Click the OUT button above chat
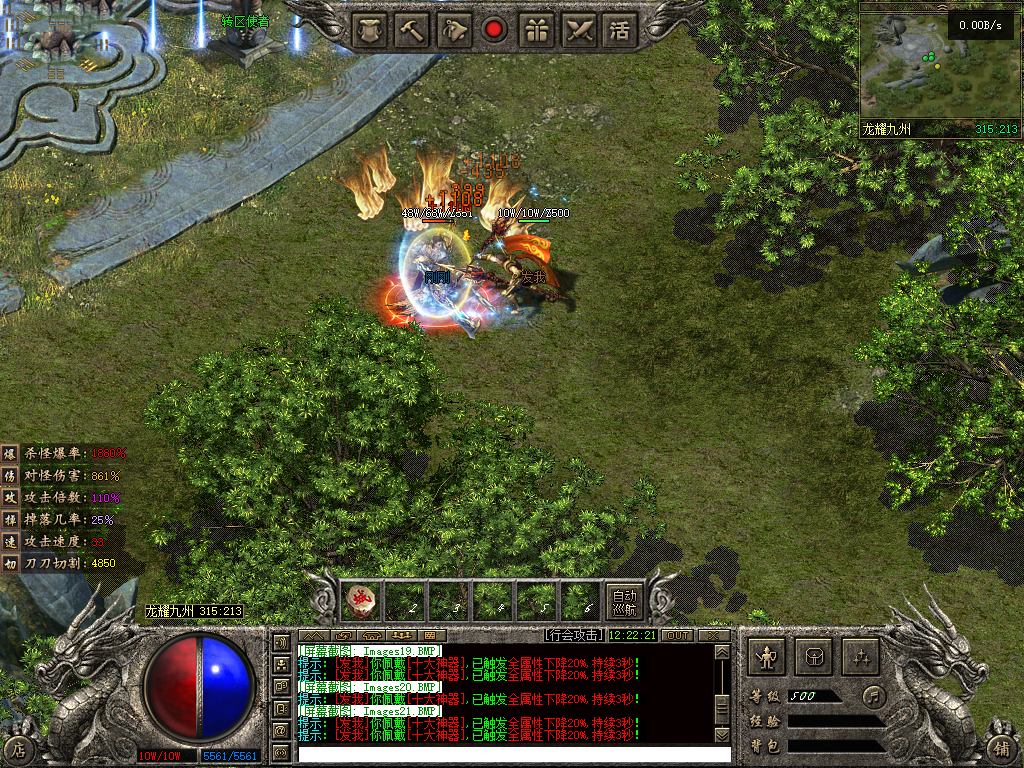 677,635
